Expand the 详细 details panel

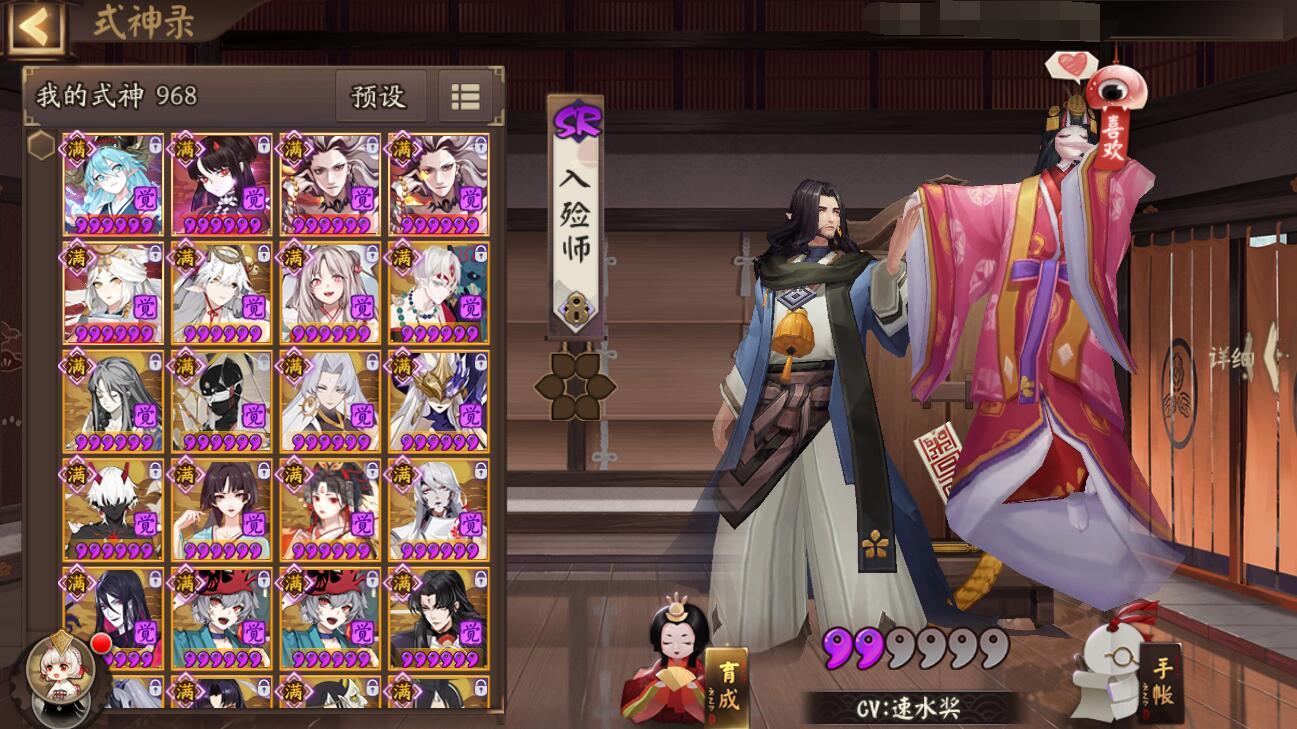click(x=1240, y=358)
